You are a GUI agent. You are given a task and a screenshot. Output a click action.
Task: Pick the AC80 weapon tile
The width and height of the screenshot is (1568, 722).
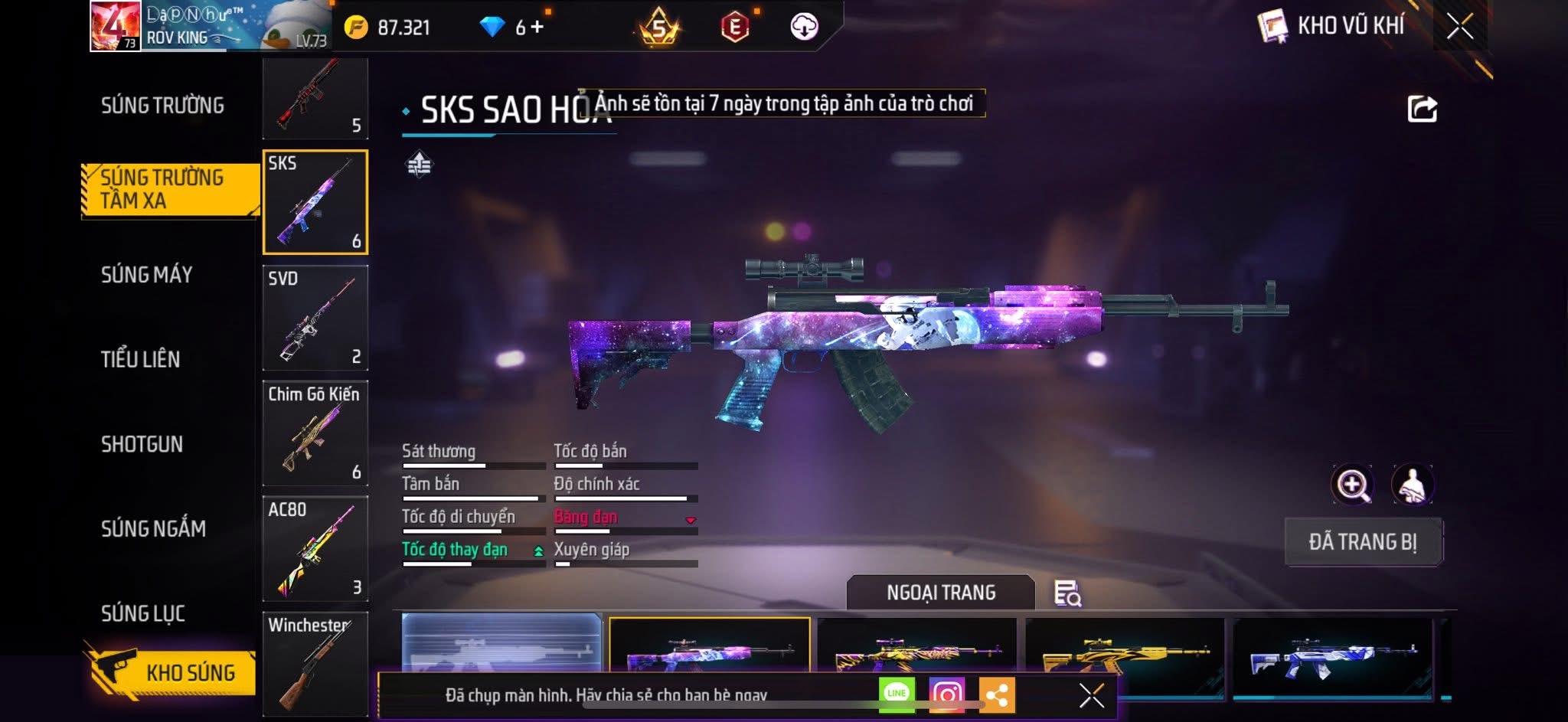click(315, 549)
